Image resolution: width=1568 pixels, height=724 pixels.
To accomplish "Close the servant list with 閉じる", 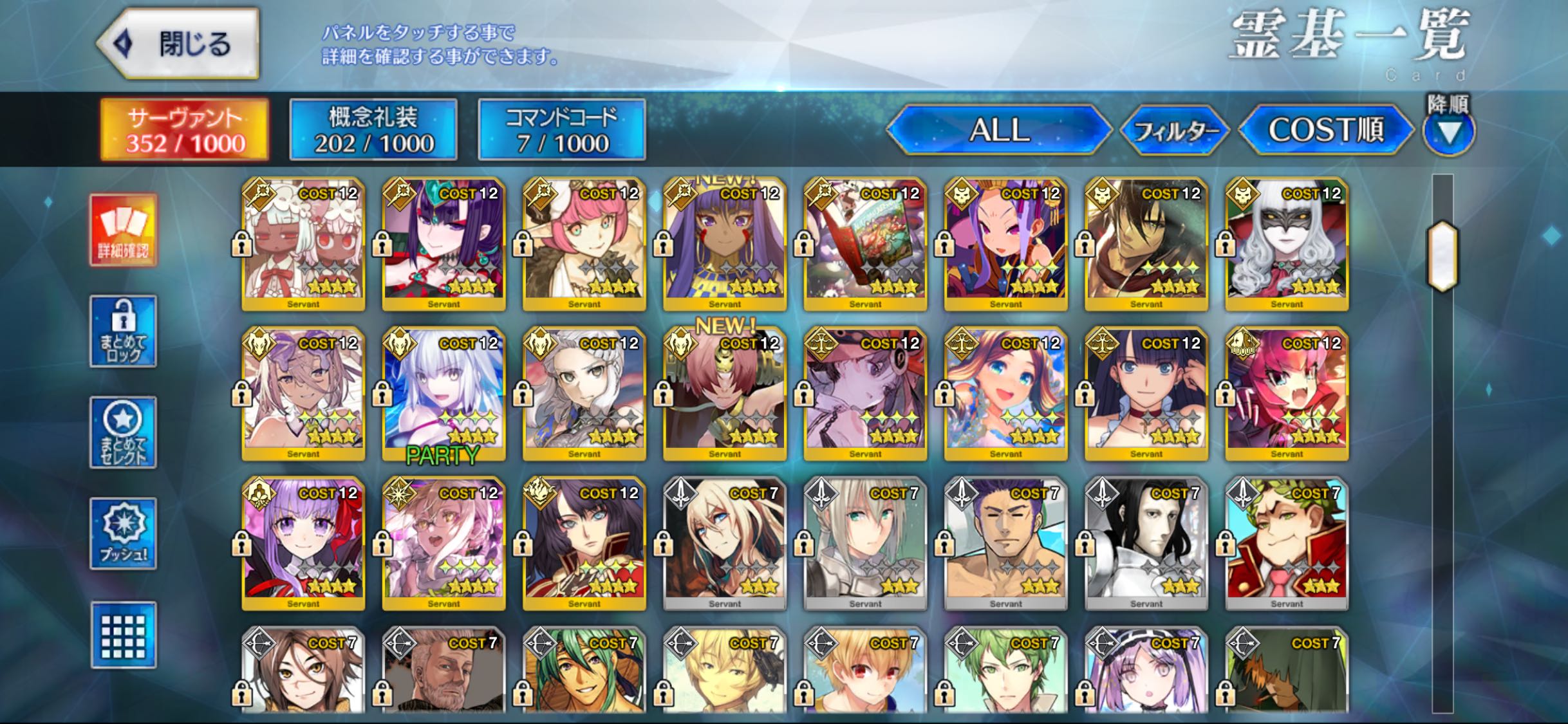I will tap(179, 44).
